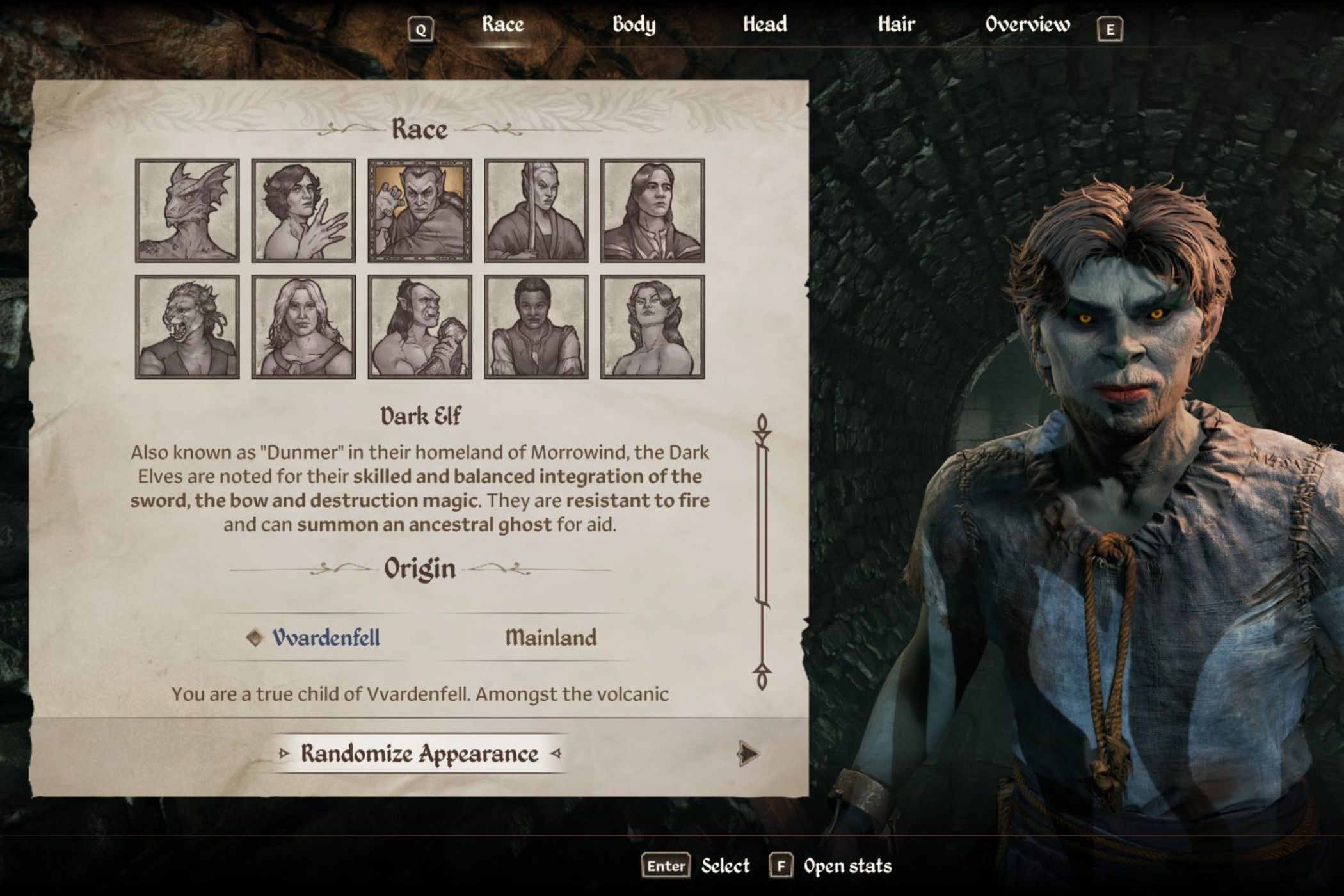This screenshot has width=1344, height=896.
Task: Click the description panel scrollbar
Action: coord(762,550)
